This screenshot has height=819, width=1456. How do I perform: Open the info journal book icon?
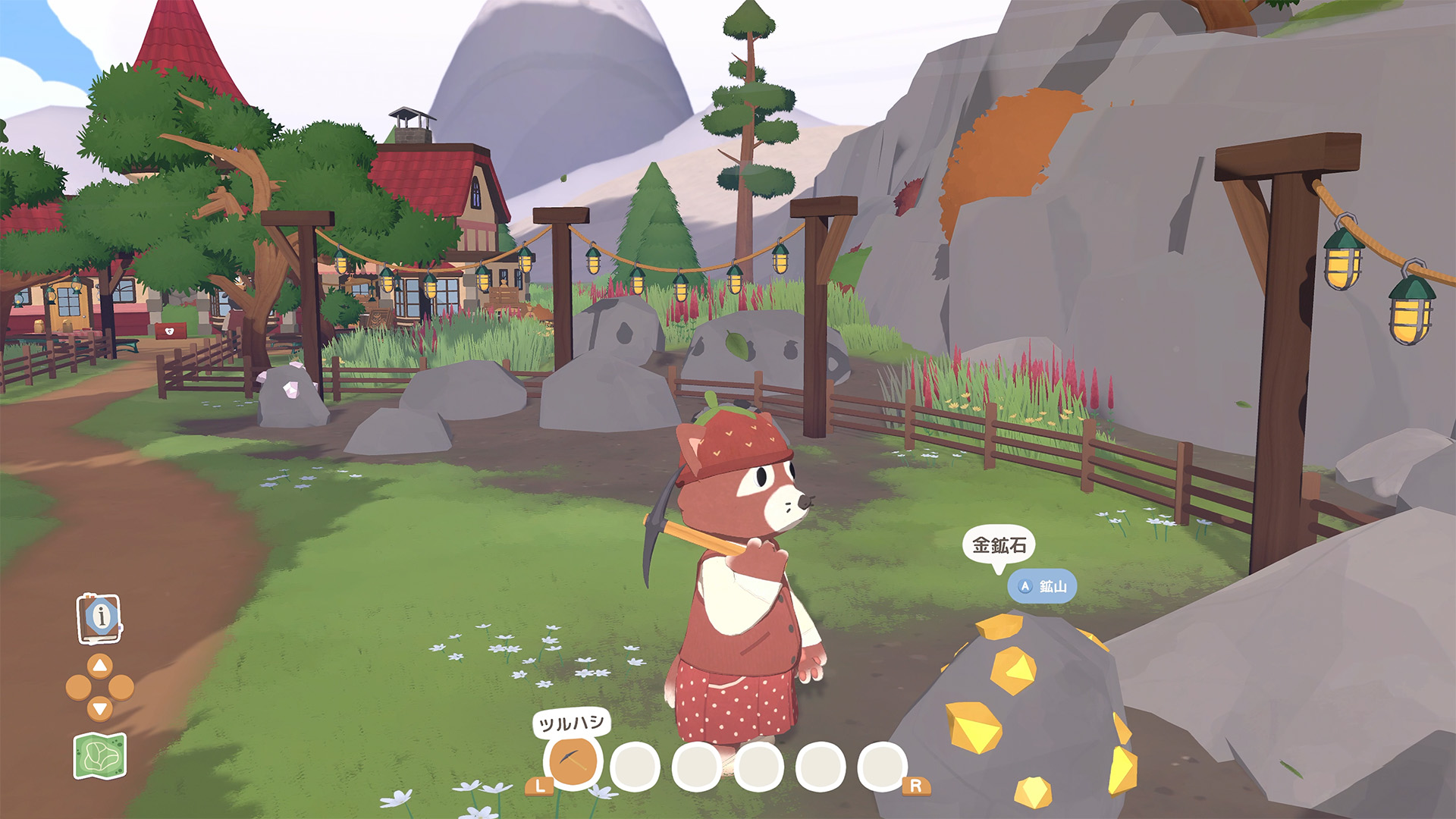(x=99, y=618)
